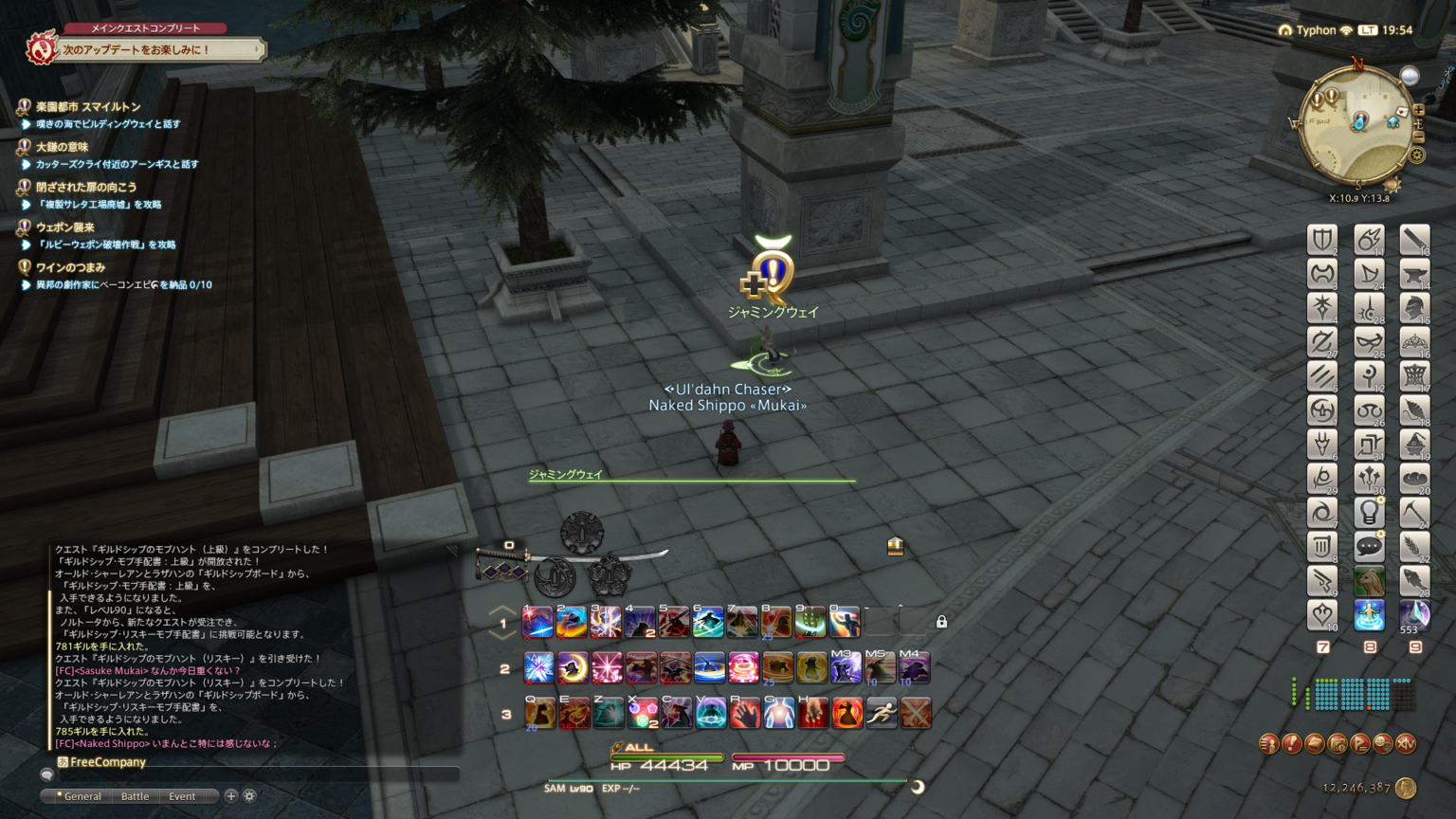The image size is (1456, 819).
Task: Toggle the moon clock icon beside the EXP bar
Action: 917,785
